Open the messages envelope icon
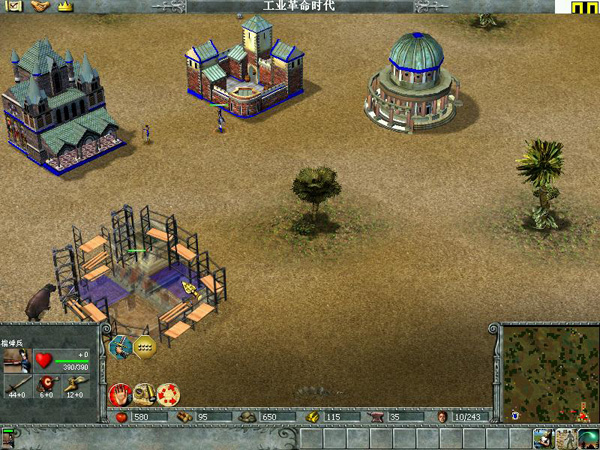 [15, 6]
